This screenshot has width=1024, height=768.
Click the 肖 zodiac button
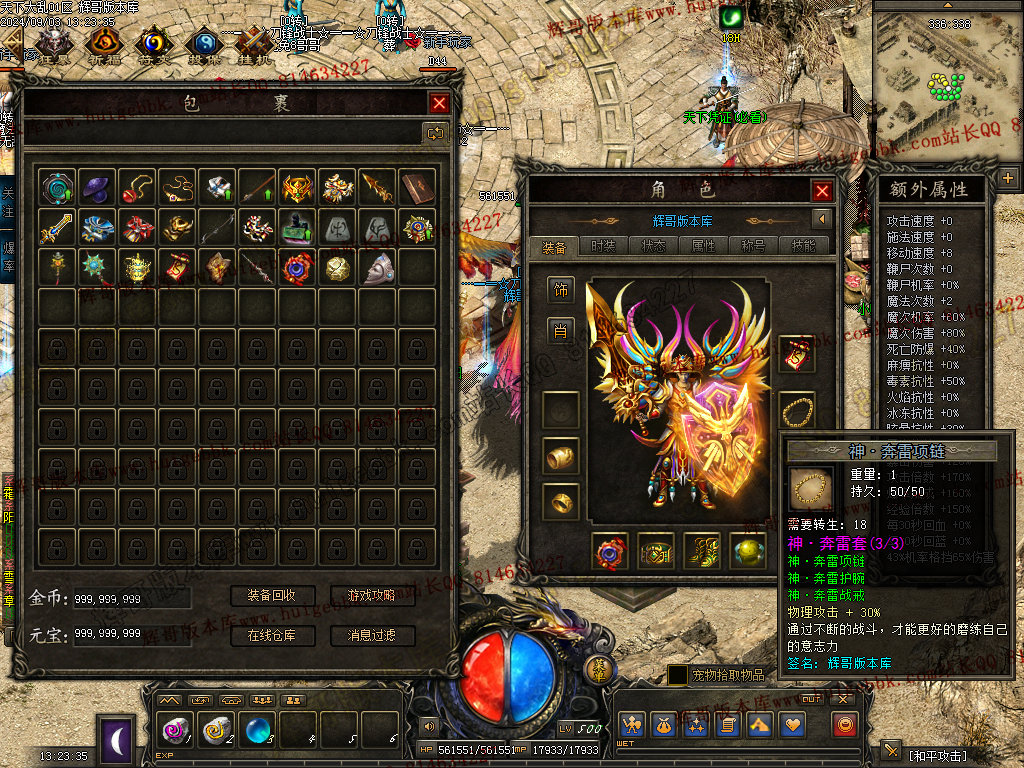click(560, 330)
